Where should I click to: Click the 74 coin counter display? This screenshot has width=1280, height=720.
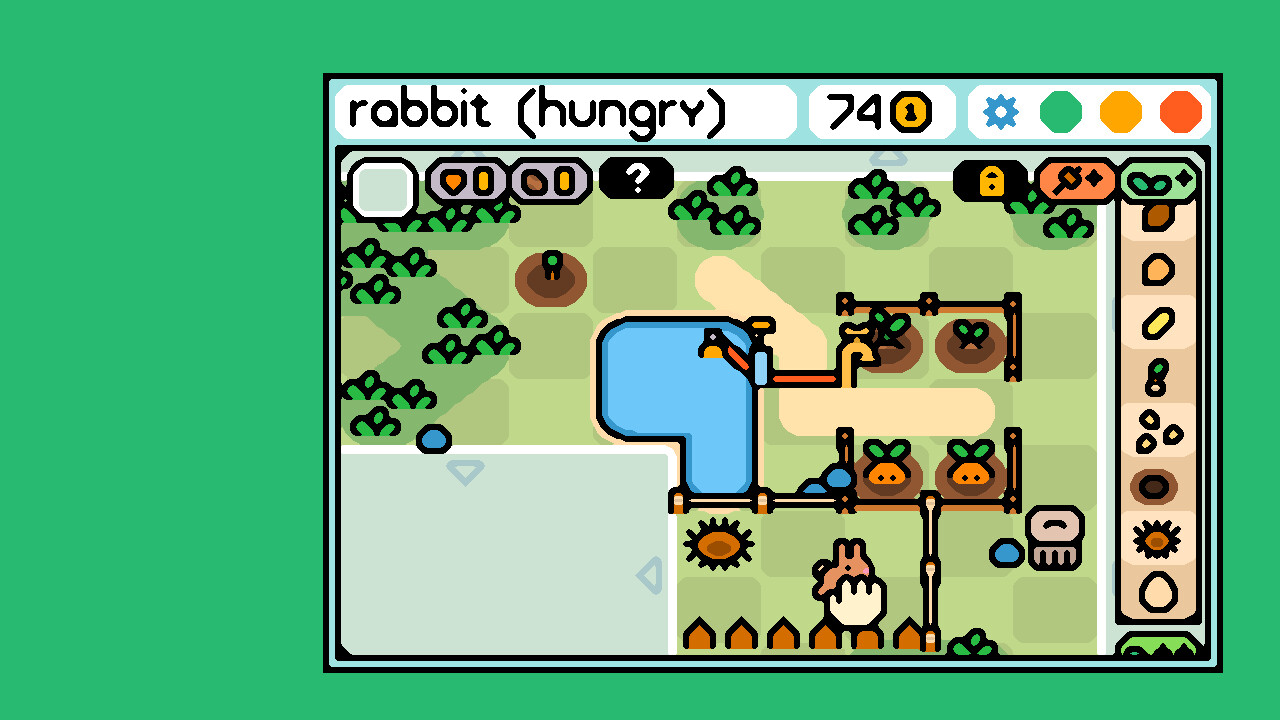pos(878,112)
